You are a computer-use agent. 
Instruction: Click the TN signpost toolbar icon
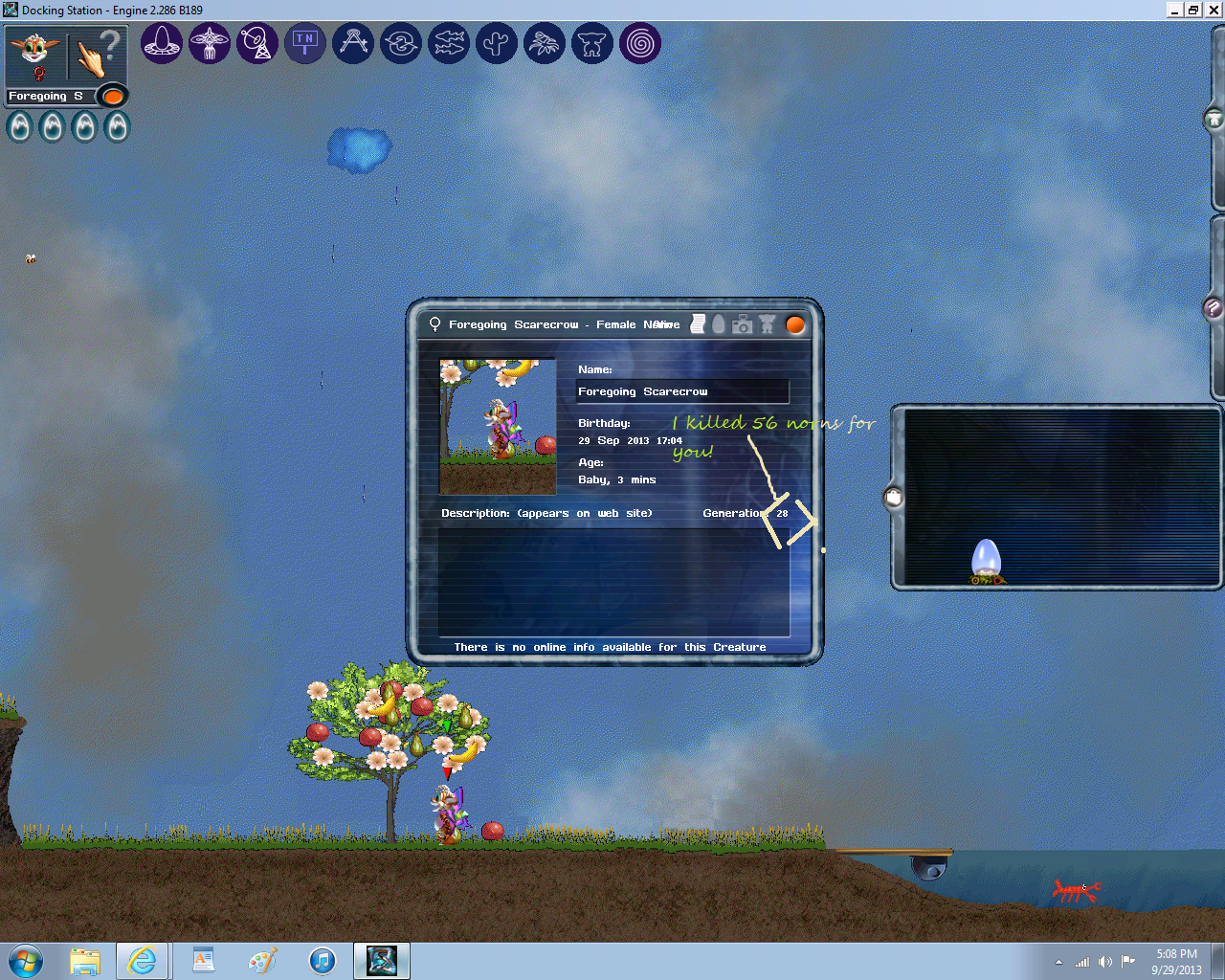point(305,43)
